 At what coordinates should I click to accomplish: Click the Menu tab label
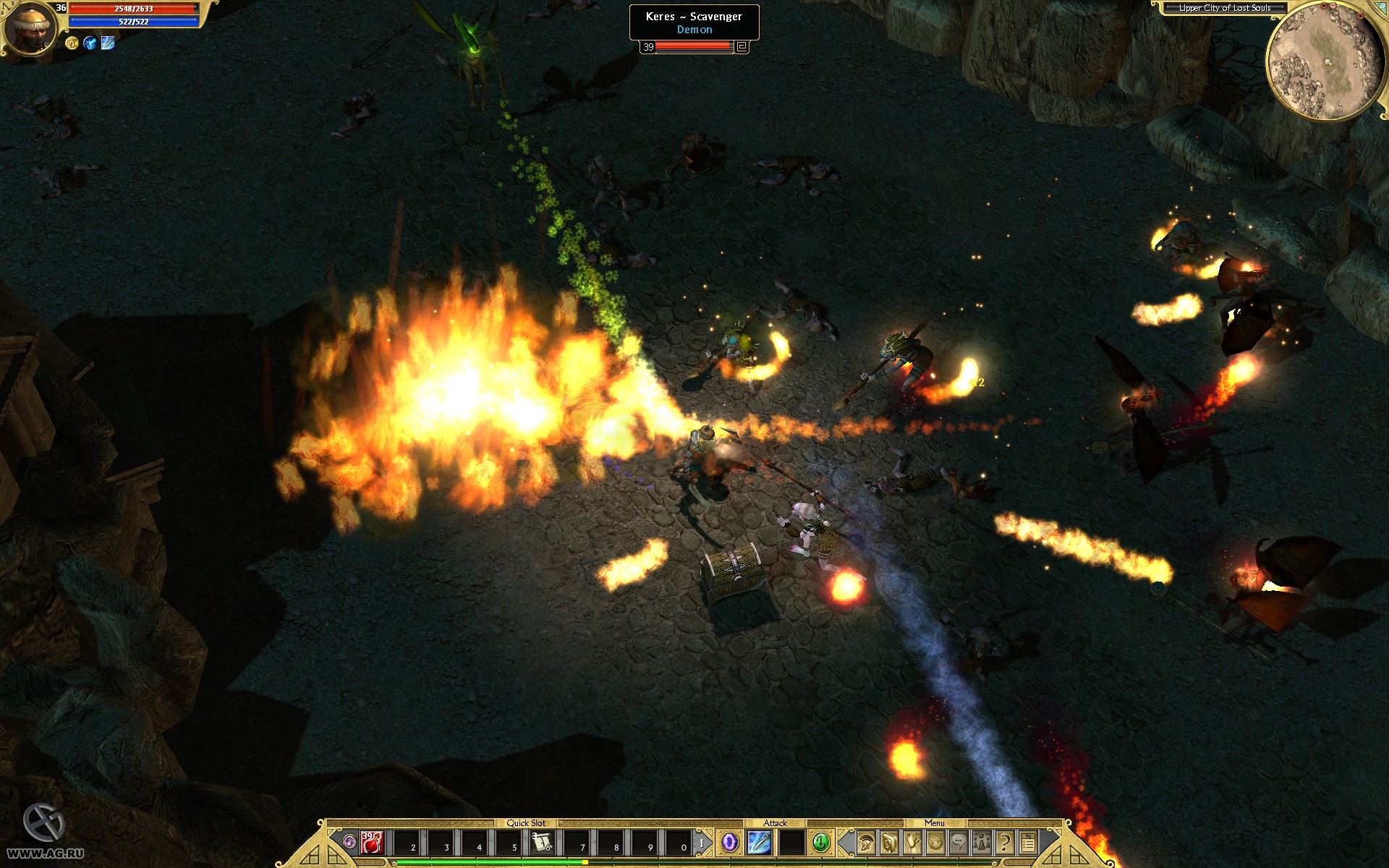[935, 823]
